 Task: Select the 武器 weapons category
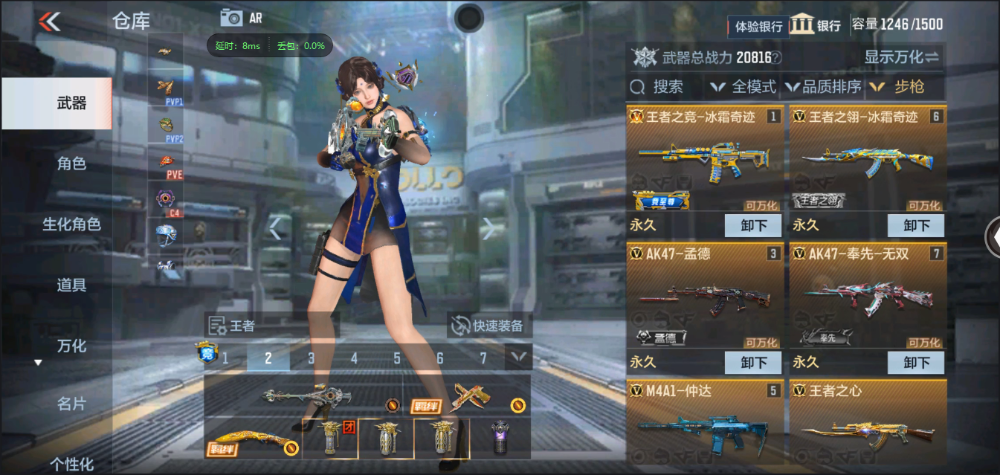click(x=70, y=103)
